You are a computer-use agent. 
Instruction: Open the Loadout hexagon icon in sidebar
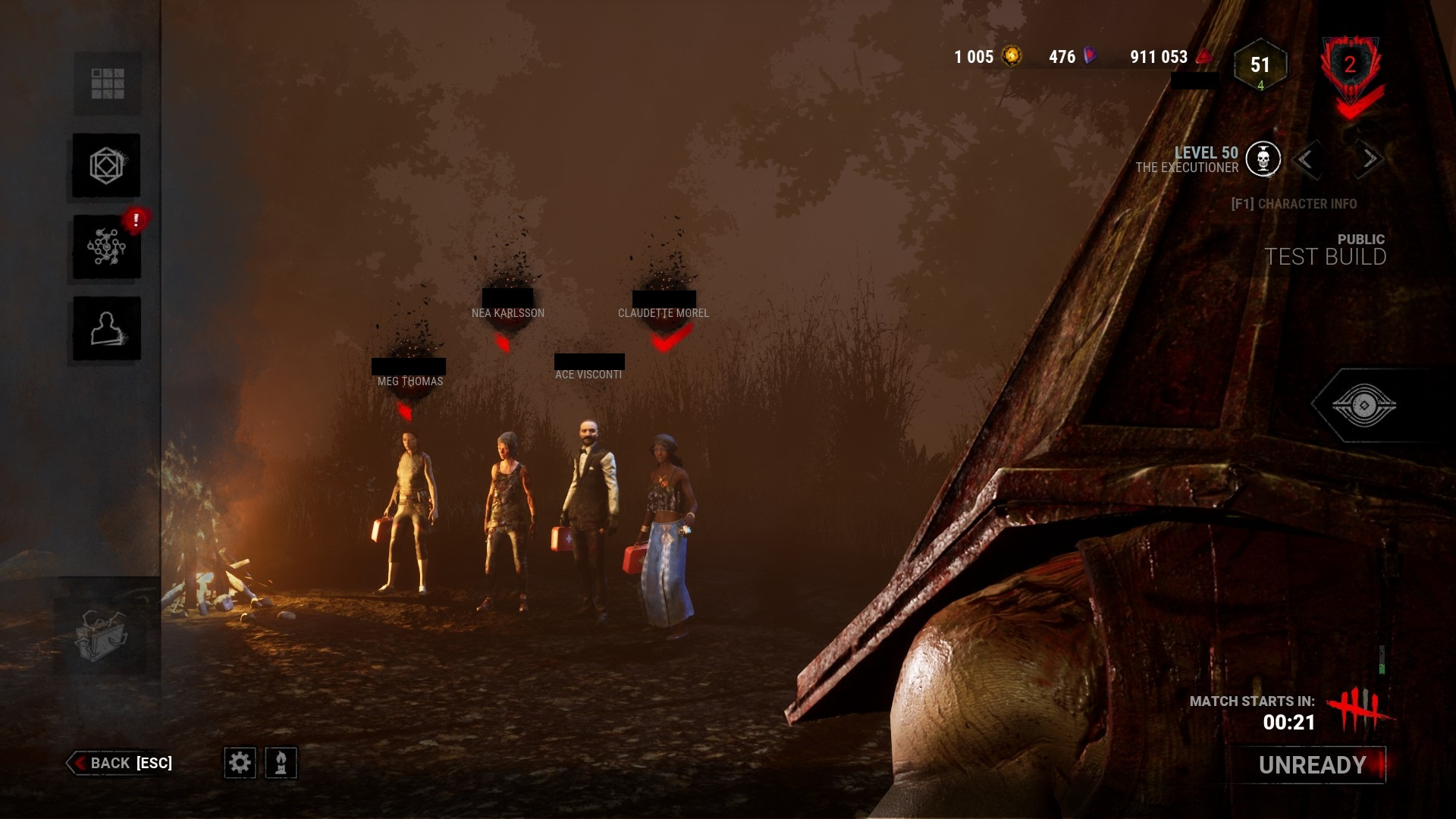(x=106, y=165)
